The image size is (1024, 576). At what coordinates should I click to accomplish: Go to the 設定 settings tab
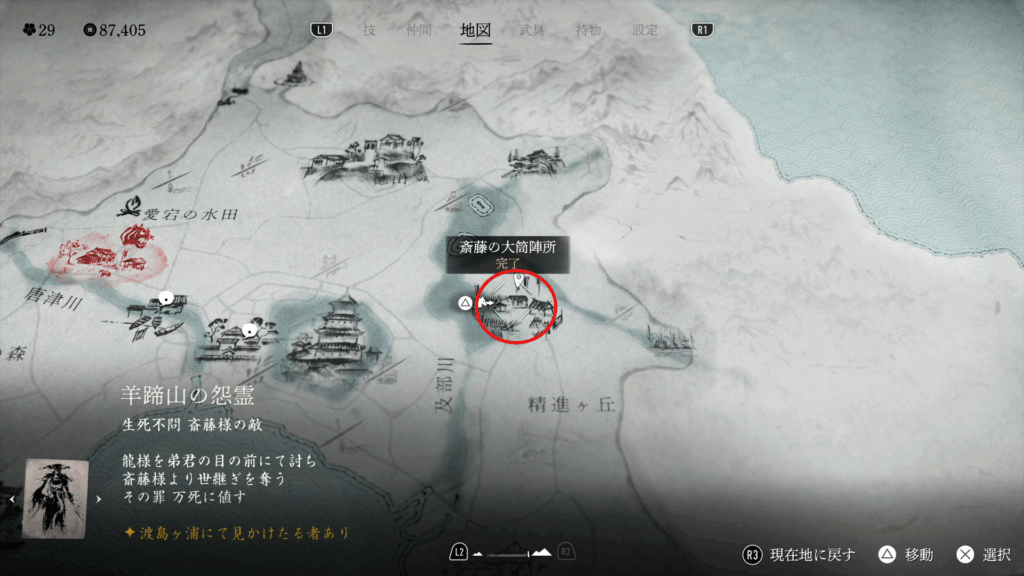pos(645,30)
